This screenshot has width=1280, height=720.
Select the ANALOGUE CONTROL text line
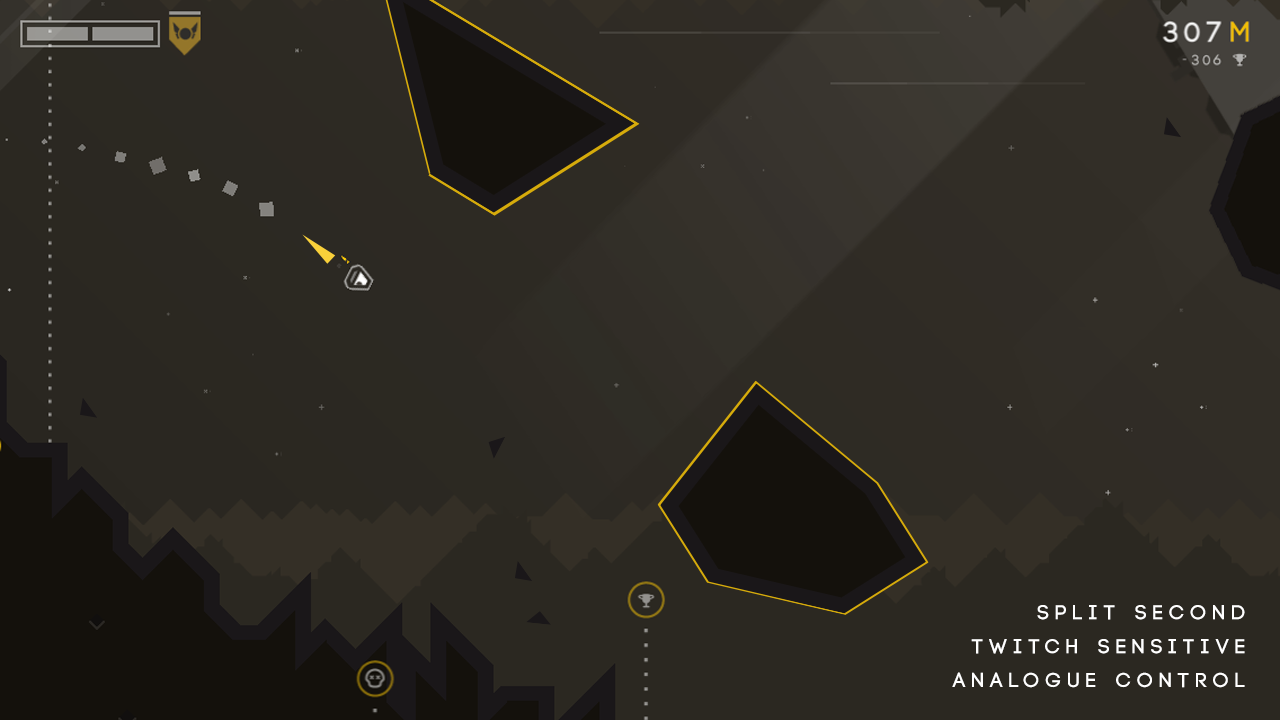(1101, 680)
